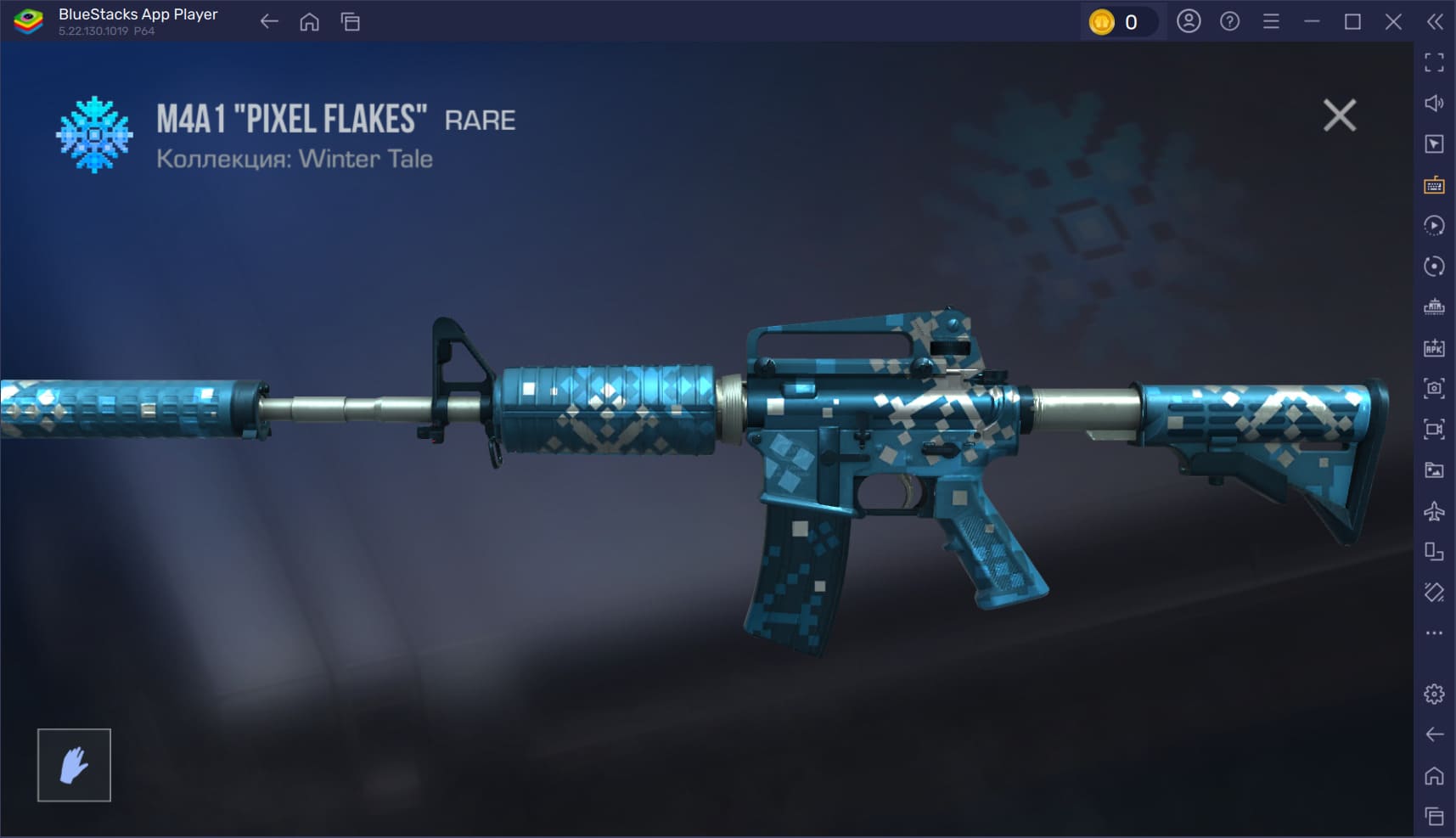Close the BlueStacks window
The image size is (1456, 838).
[x=1393, y=22]
